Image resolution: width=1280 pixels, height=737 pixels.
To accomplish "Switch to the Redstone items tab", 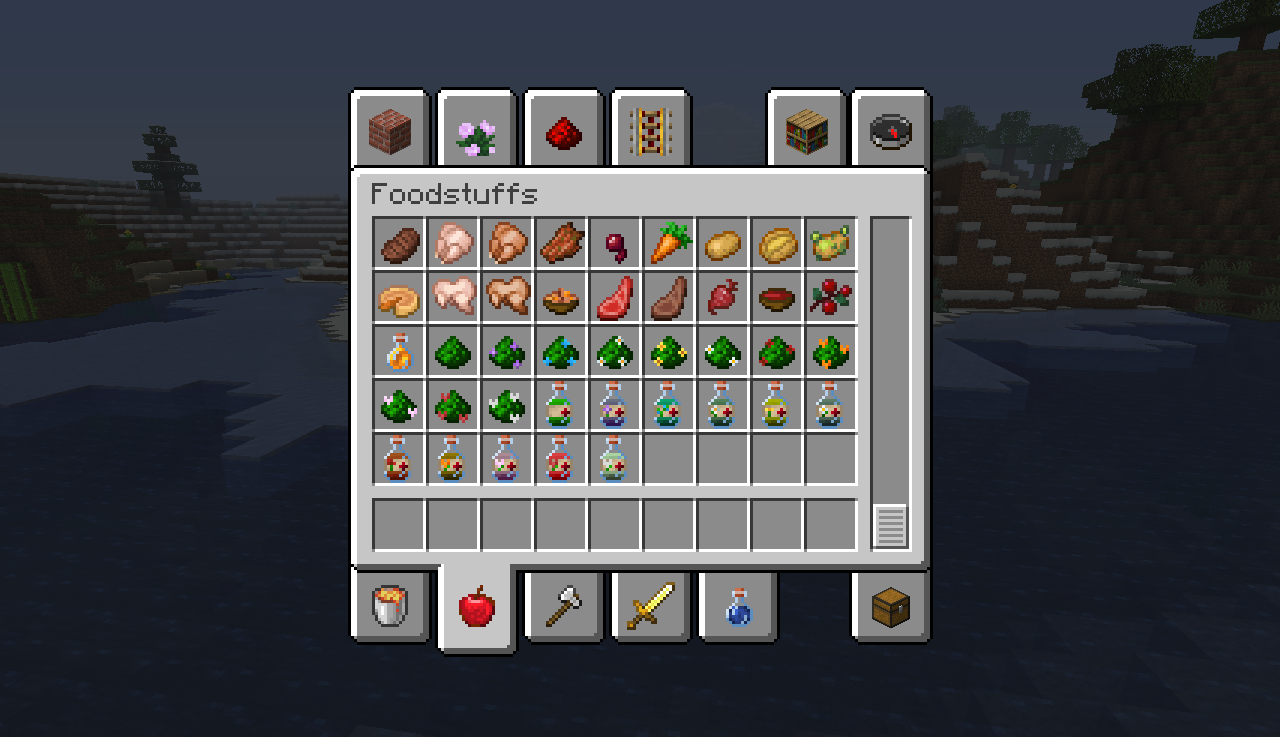I will (x=562, y=129).
